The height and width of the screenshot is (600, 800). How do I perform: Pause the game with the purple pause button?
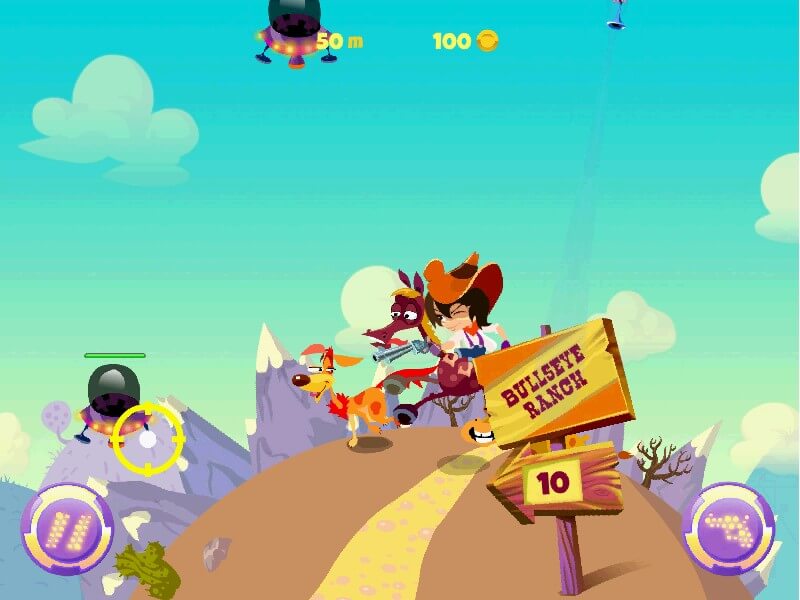tap(67, 528)
